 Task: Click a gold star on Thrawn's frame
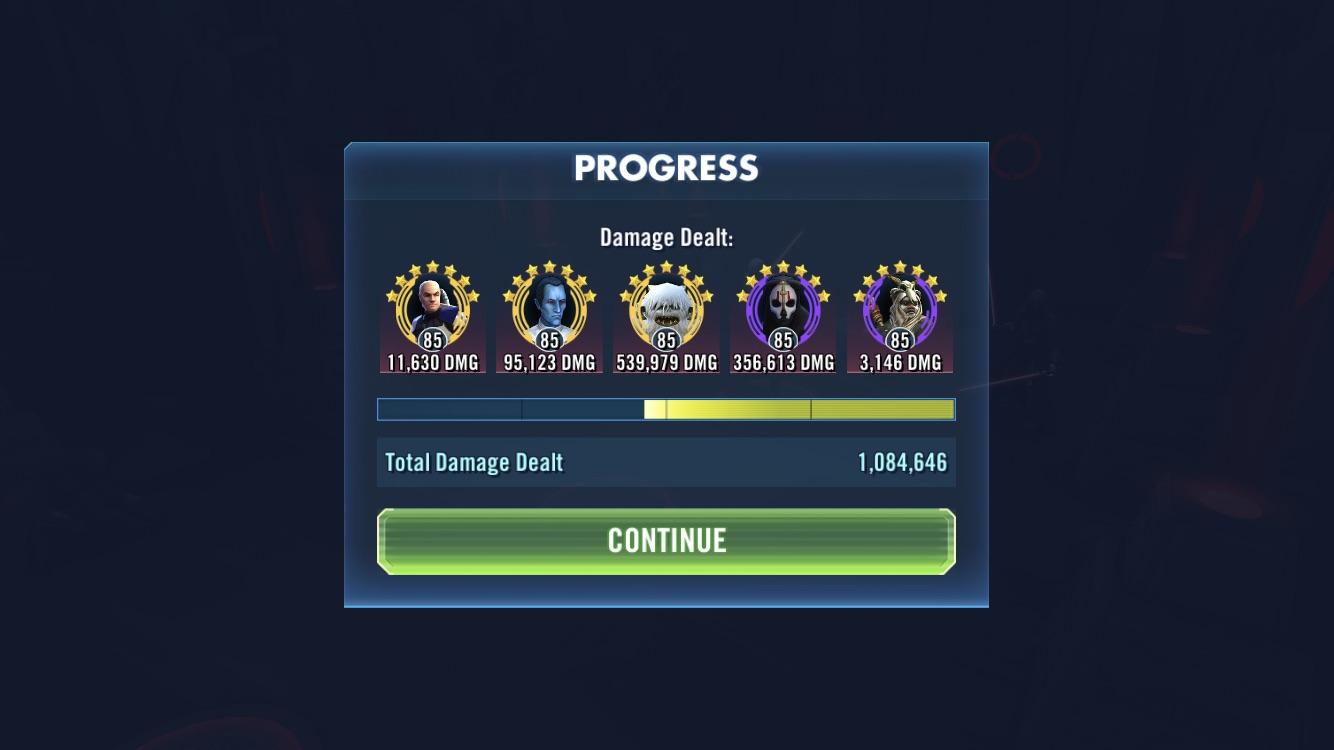pyautogui.click(x=549, y=265)
